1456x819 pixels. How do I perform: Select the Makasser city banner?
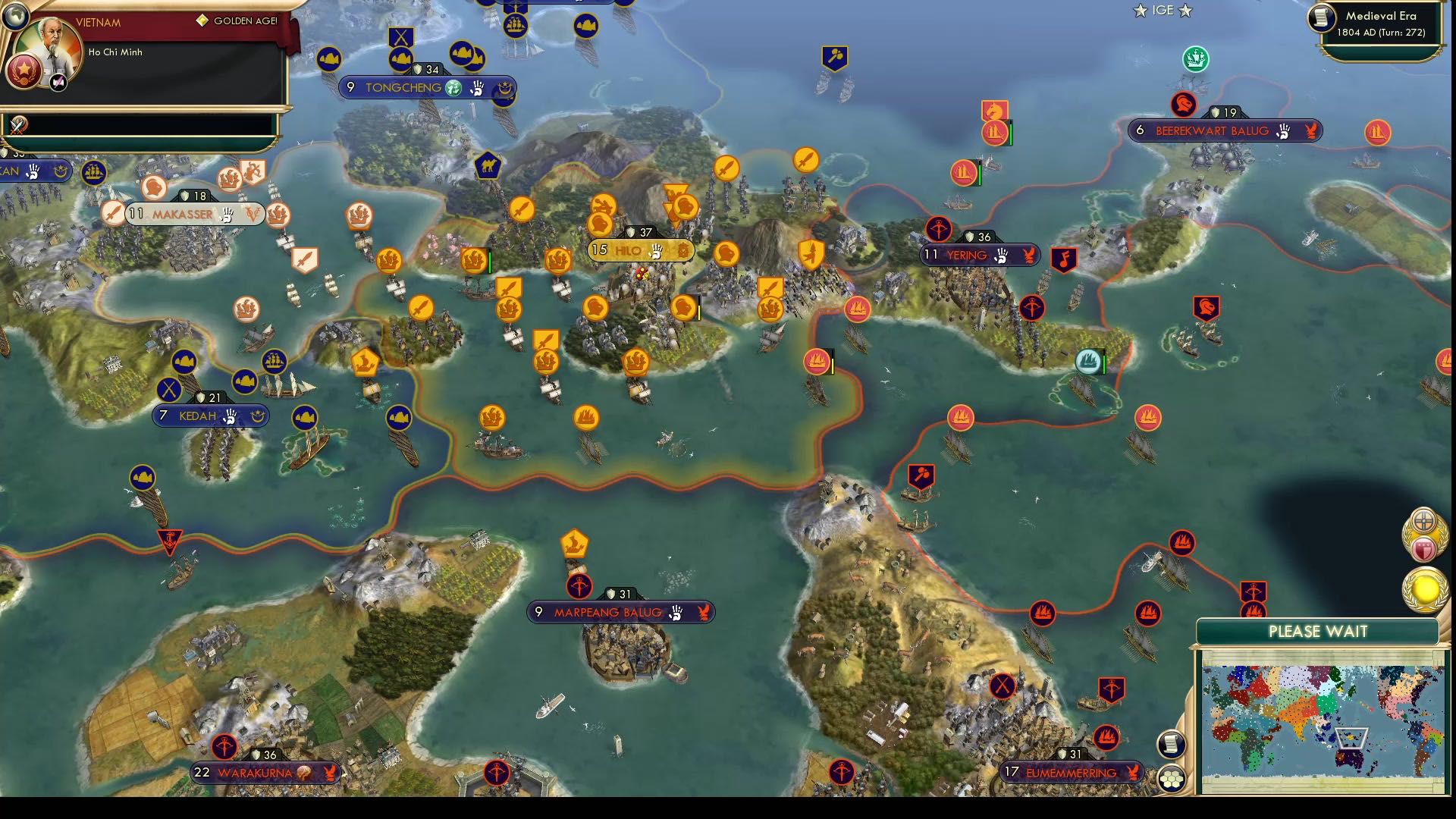[182, 214]
